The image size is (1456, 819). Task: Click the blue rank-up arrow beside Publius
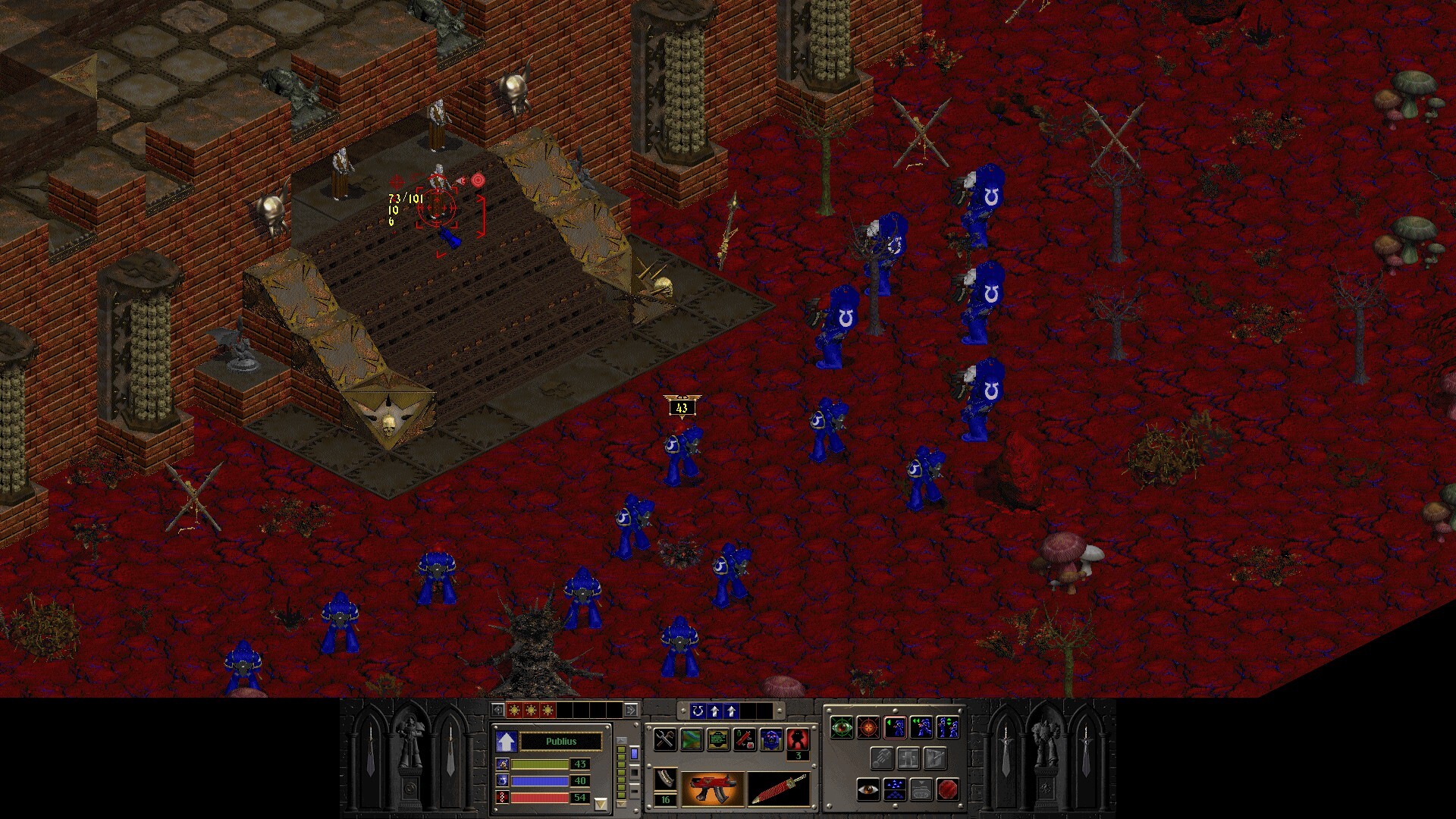point(506,742)
